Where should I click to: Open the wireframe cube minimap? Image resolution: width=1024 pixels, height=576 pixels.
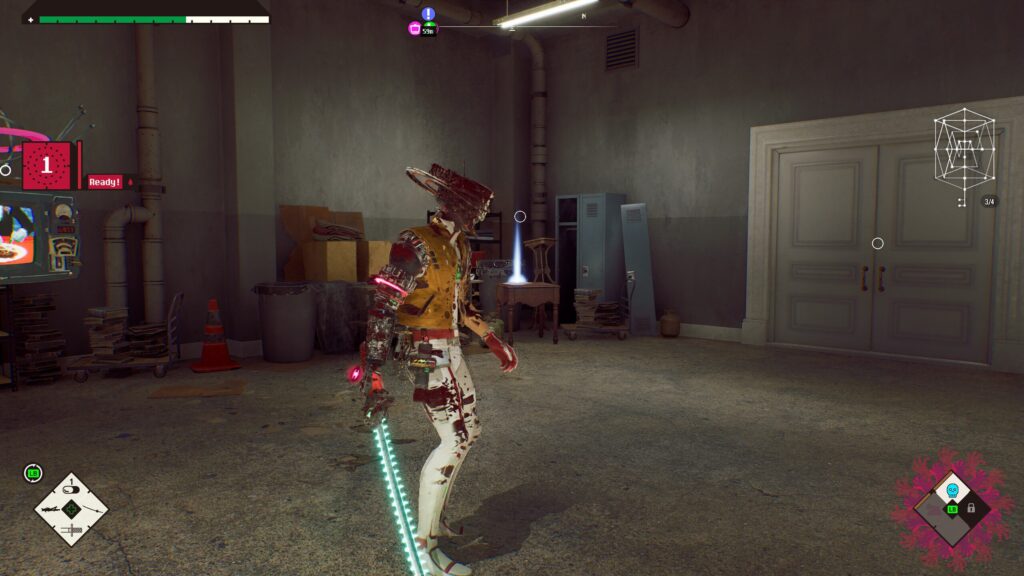tap(964, 150)
